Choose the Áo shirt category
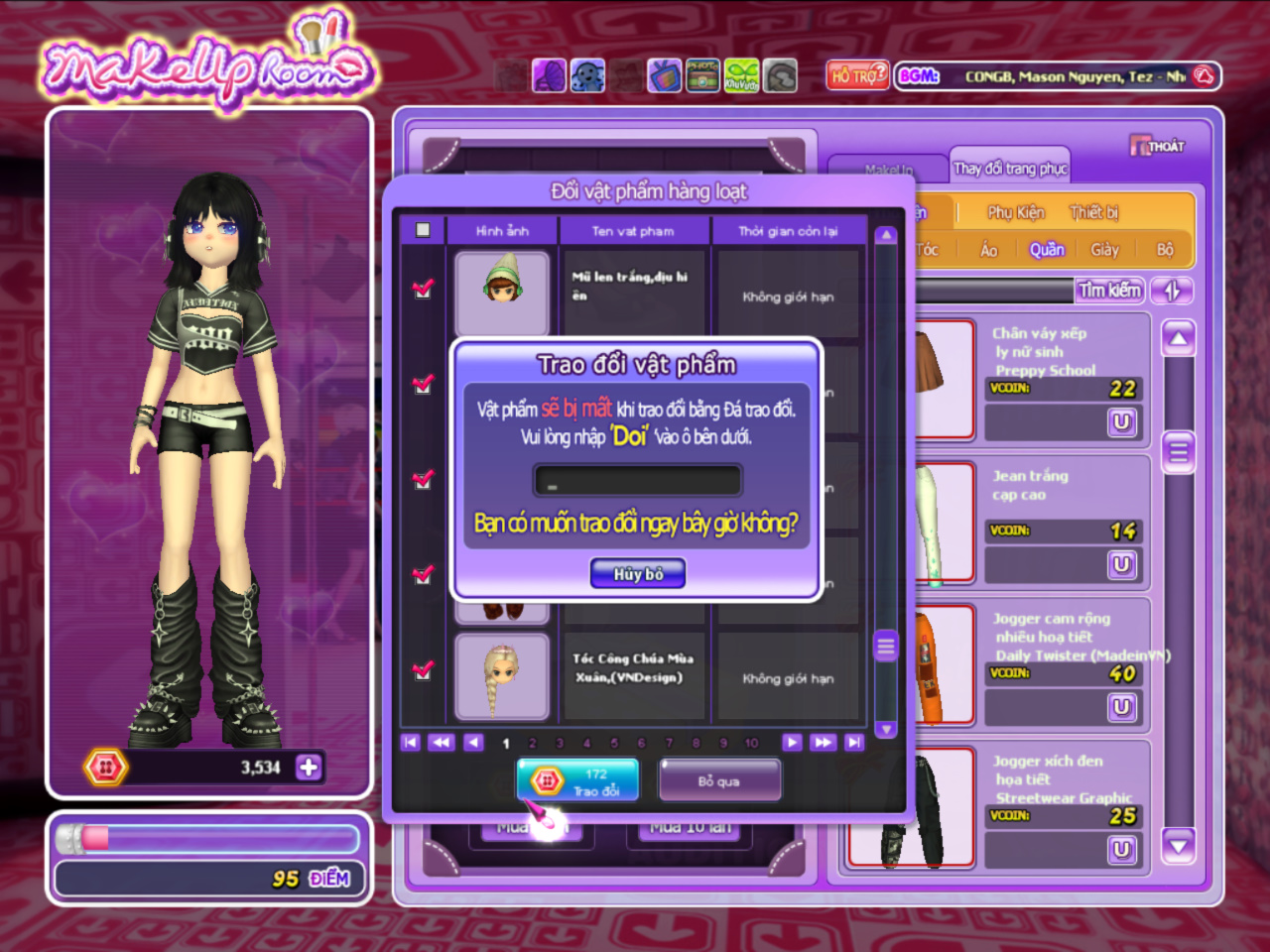 [x=988, y=250]
